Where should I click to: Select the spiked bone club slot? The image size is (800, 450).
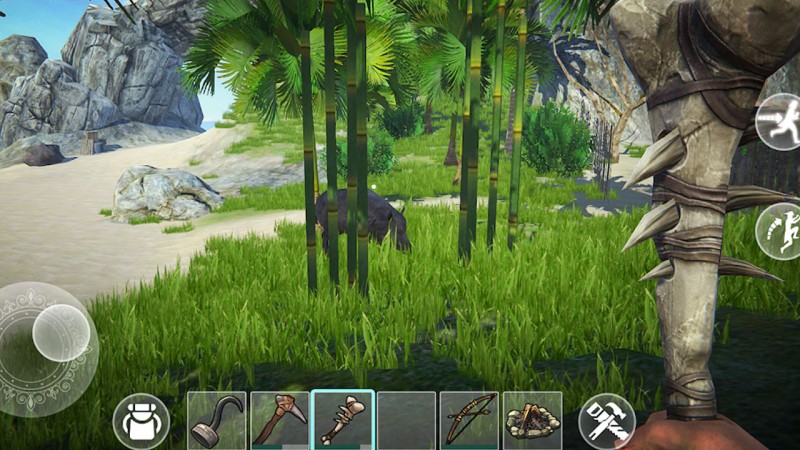pos(342,420)
